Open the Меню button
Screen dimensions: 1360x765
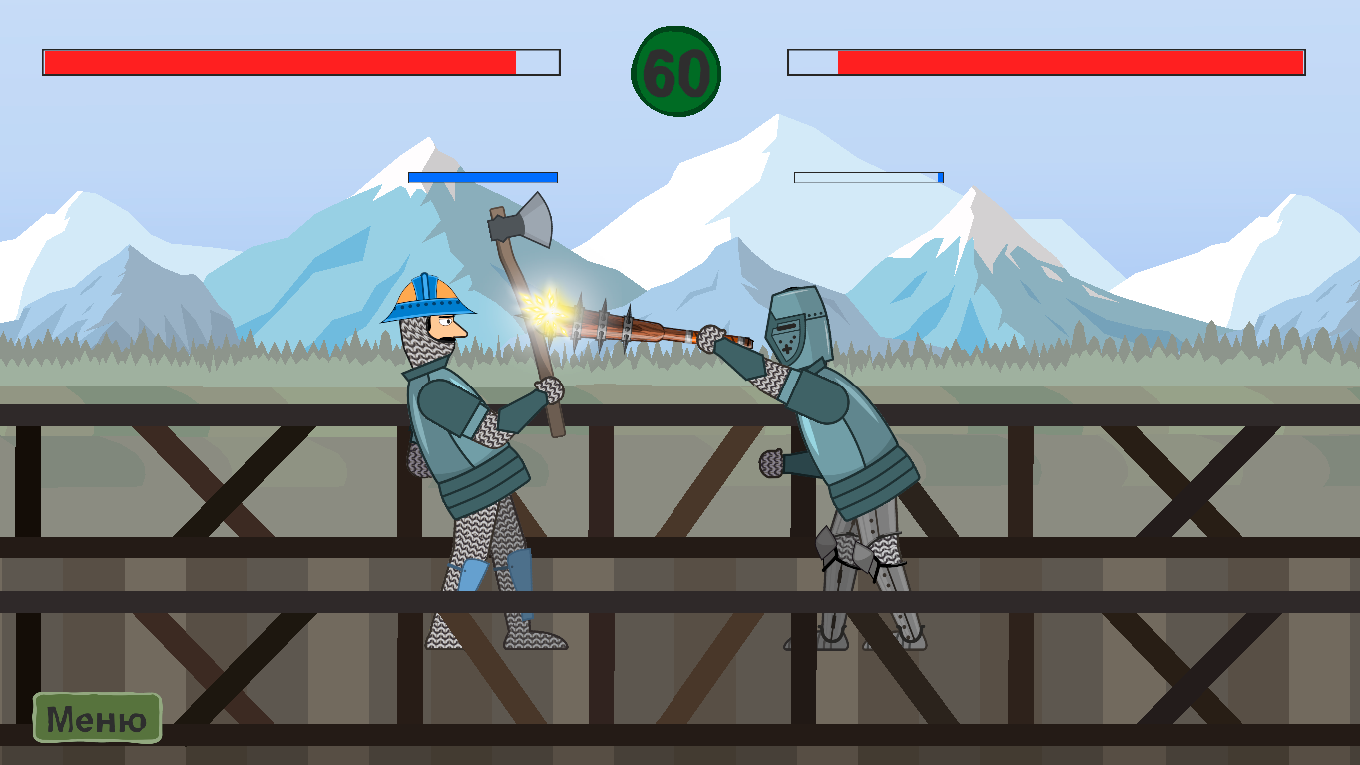(97, 716)
